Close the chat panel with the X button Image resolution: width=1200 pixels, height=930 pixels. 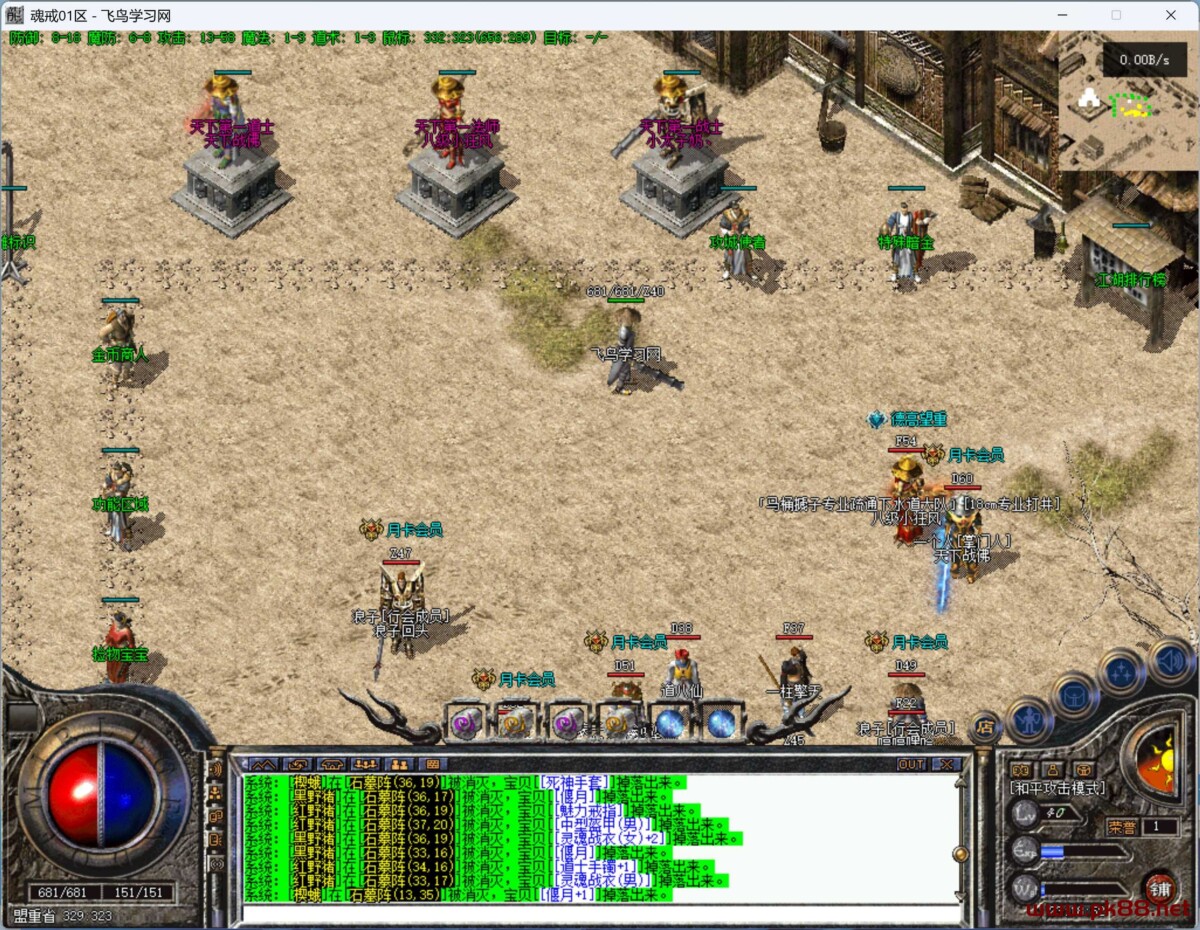click(946, 764)
